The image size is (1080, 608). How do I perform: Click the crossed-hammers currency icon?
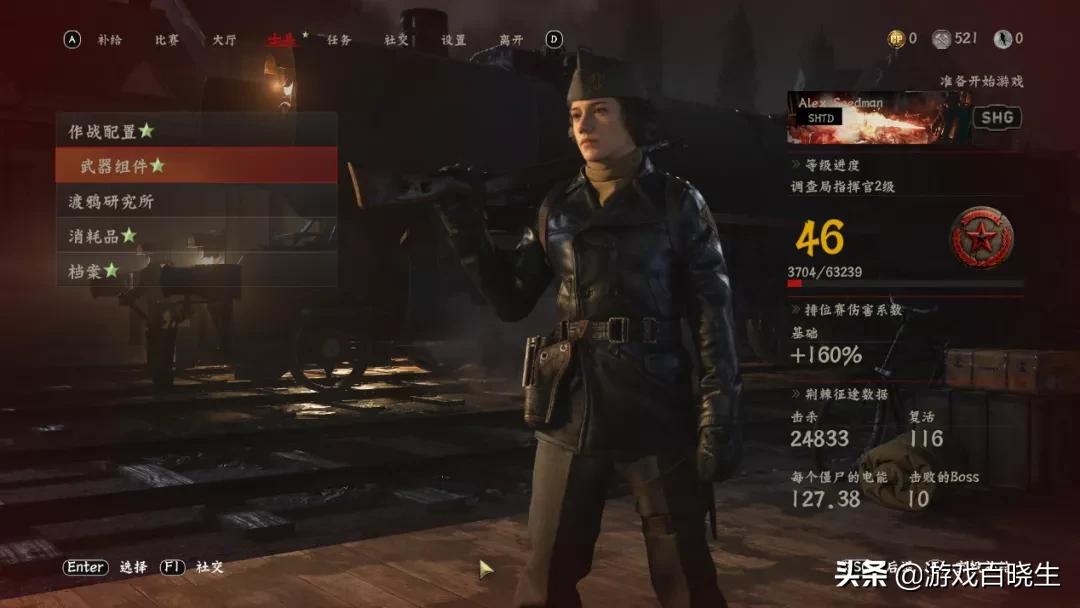[941, 39]
